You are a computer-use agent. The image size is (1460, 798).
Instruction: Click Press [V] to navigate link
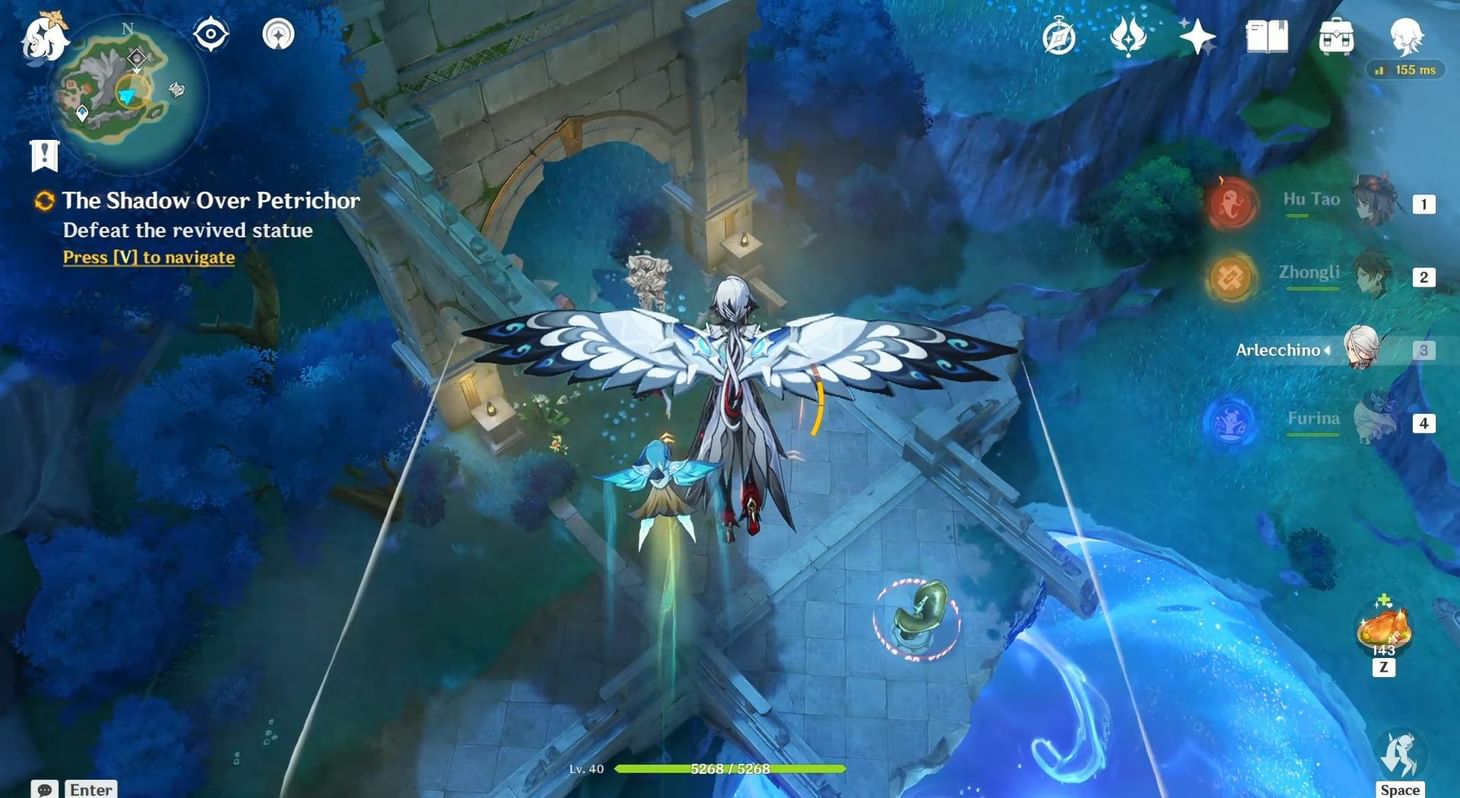[148, 257]
